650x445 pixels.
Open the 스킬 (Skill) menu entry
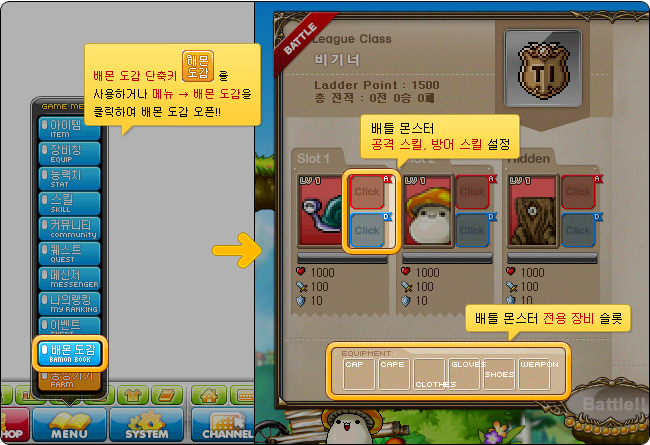coord(72,202)
